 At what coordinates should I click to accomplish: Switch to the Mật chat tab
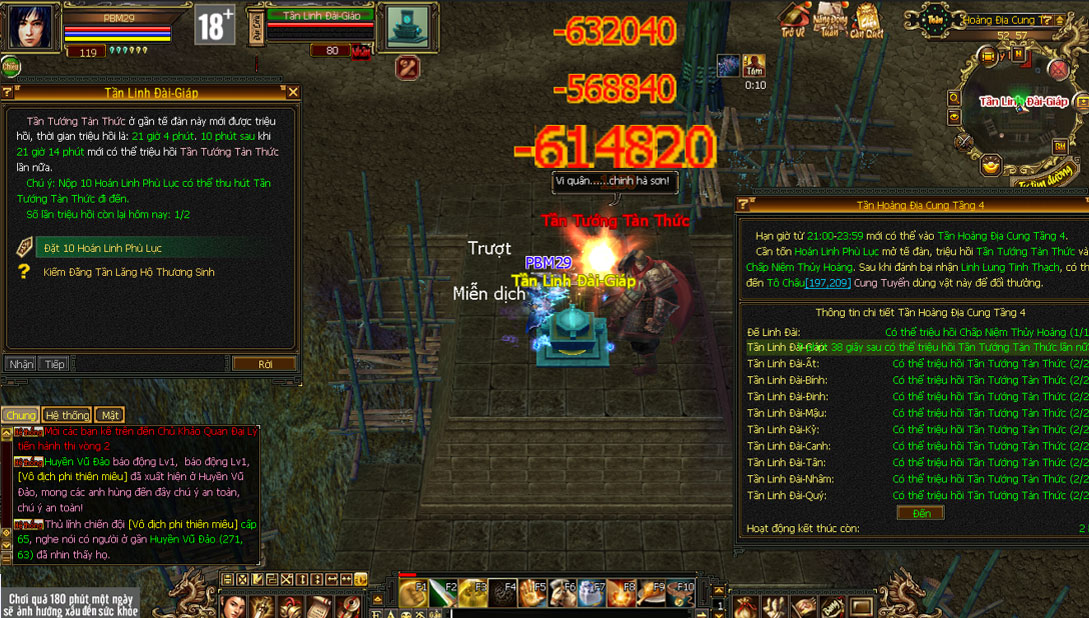pos(109,415)
